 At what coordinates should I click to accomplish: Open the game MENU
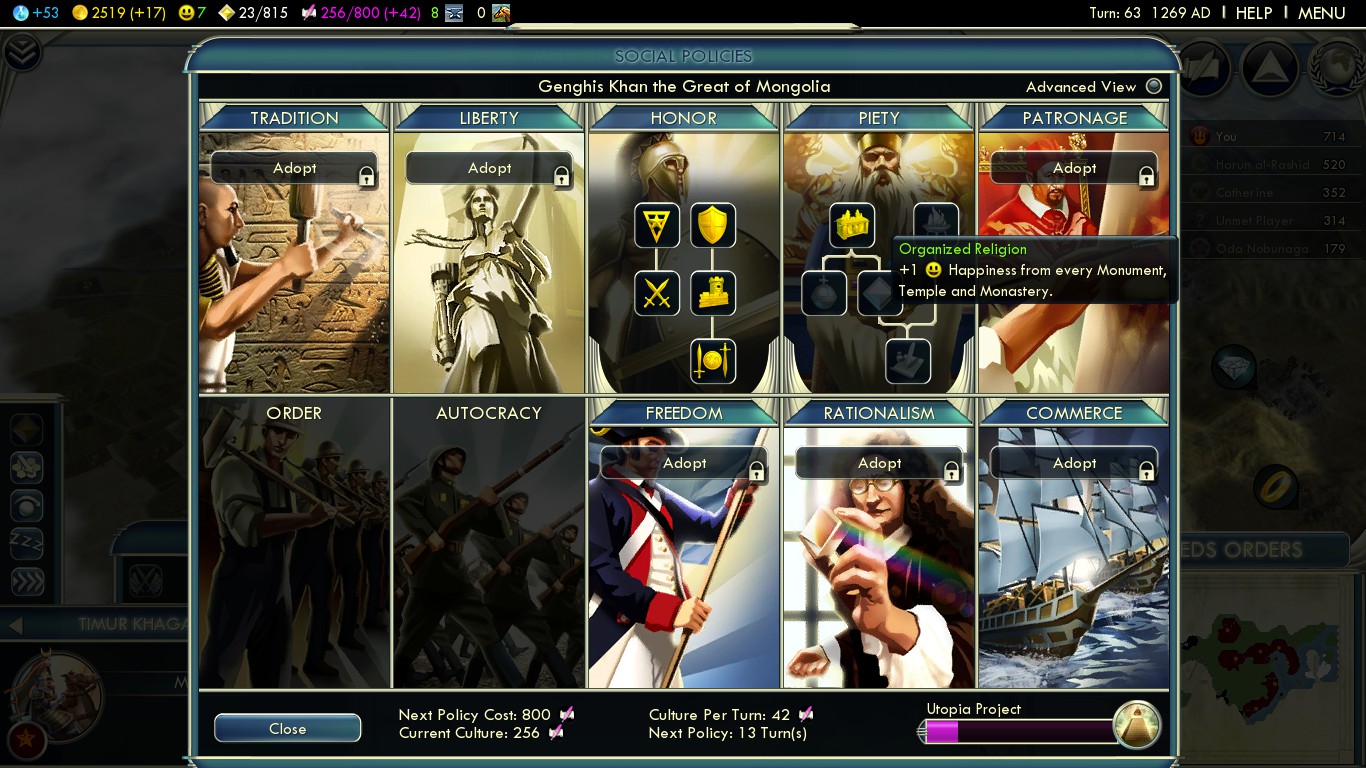tap(1321, 13)
